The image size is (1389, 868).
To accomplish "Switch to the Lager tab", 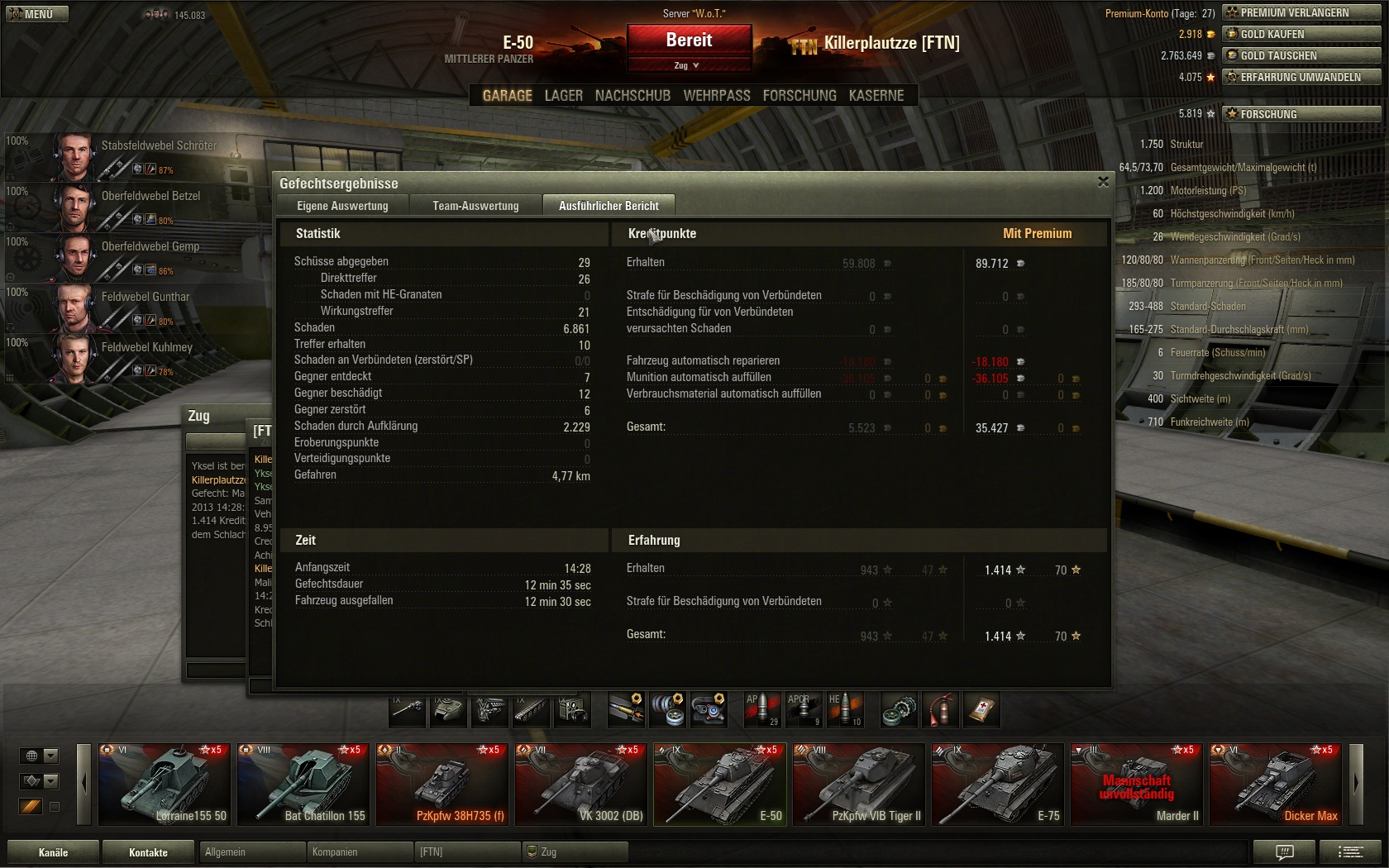I will [563, 96].
